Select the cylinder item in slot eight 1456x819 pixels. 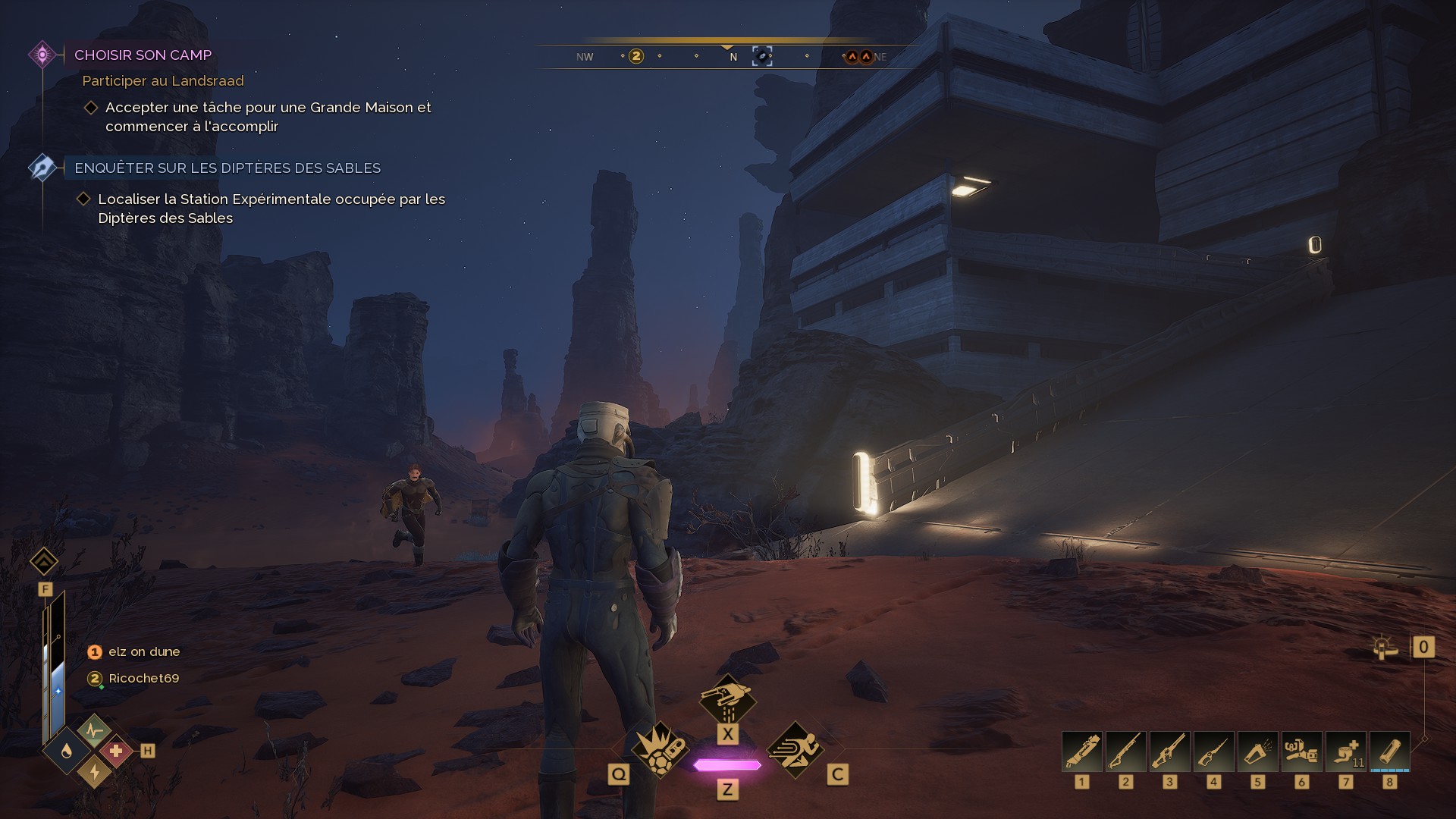pyautogui.click(x=1390, y=752)
